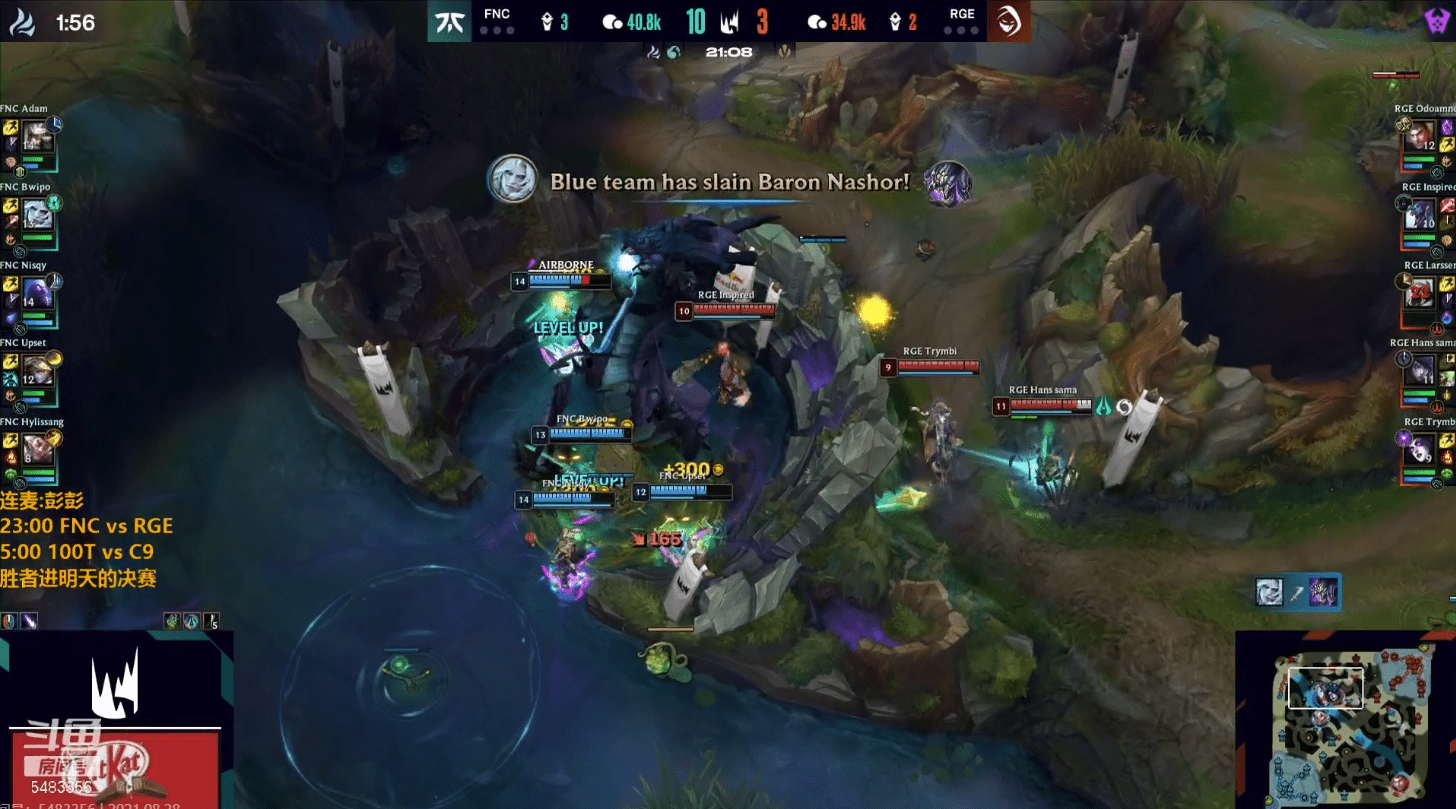The height and width of the screenshot is (809, 1456).
Task: Select RGE Hans sama's champion portrait
Action: click(1420, 371)
